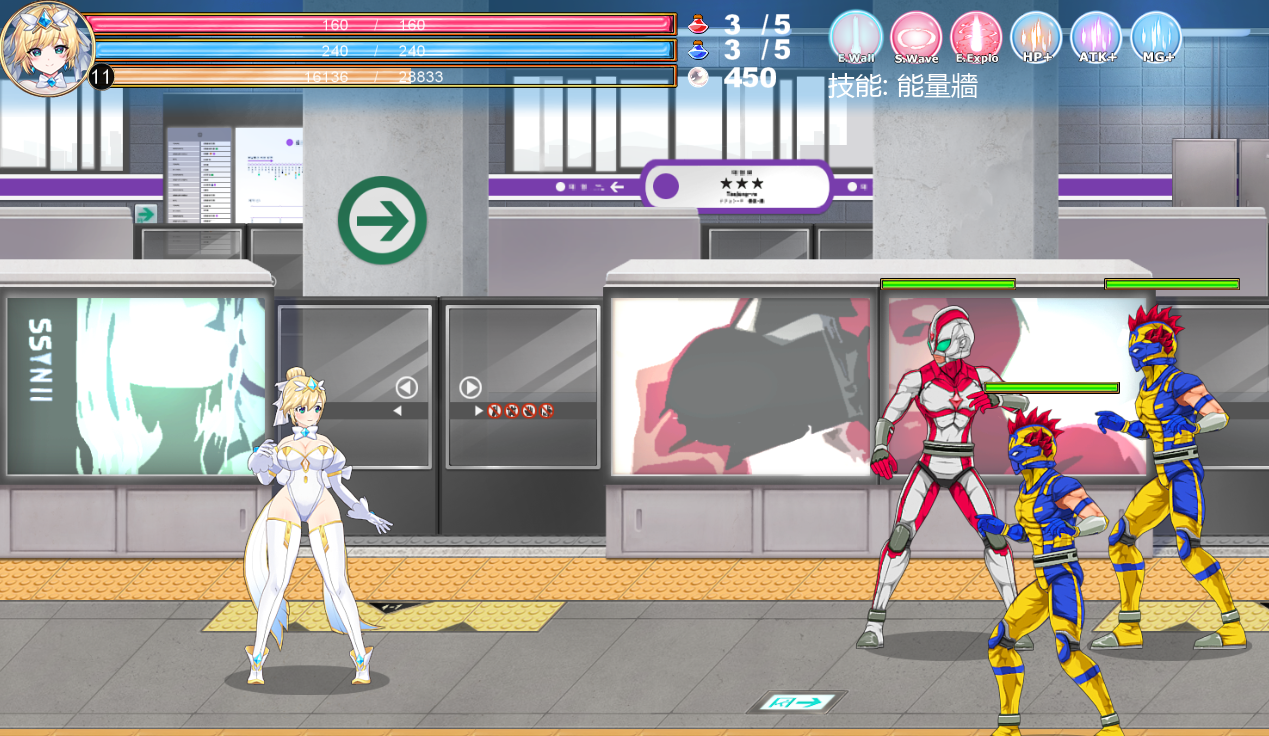Click the red health potion icon
The image size is (1269, 736).
(698, 23)
